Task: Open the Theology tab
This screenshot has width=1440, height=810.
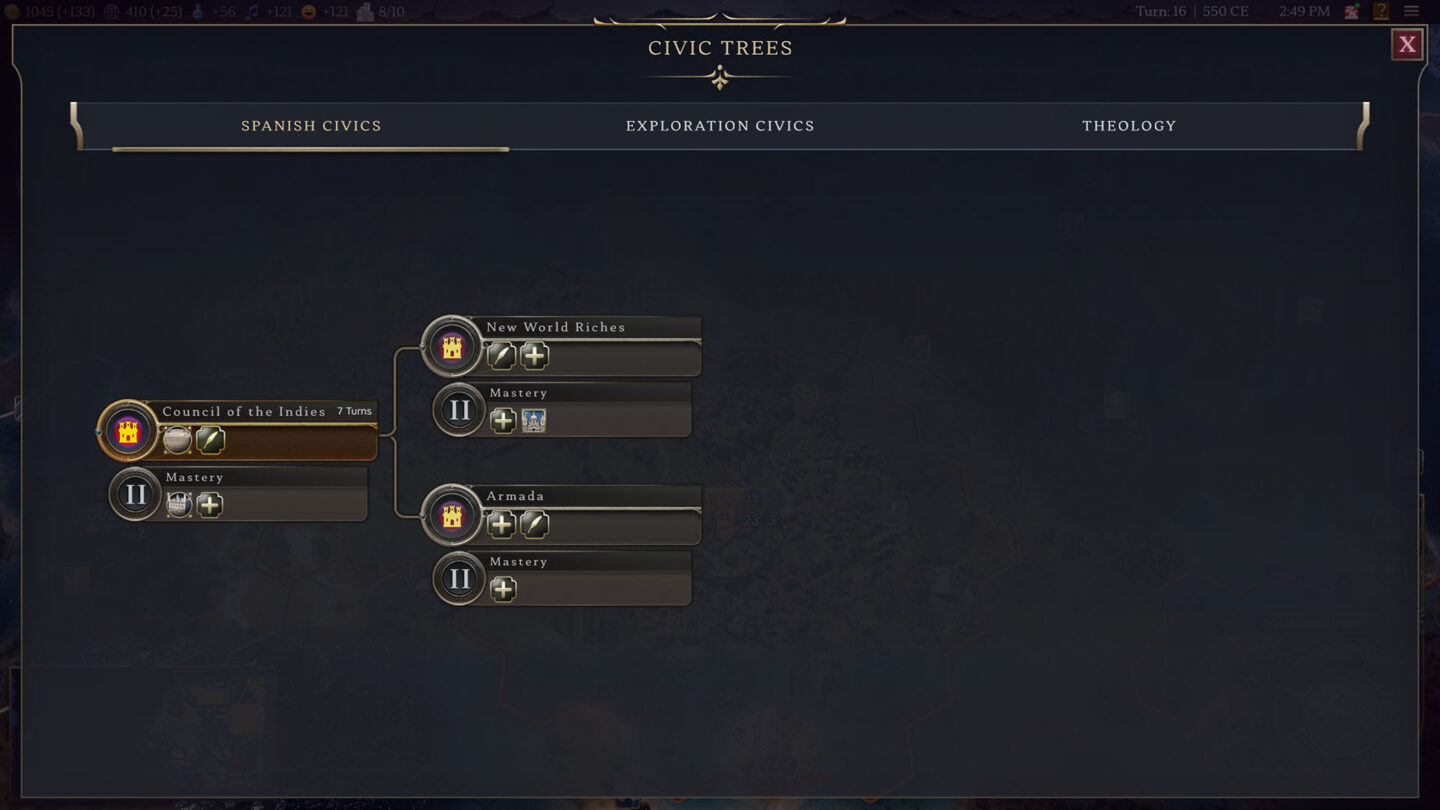Action: pyautogui.click(x=1128, y=126)
